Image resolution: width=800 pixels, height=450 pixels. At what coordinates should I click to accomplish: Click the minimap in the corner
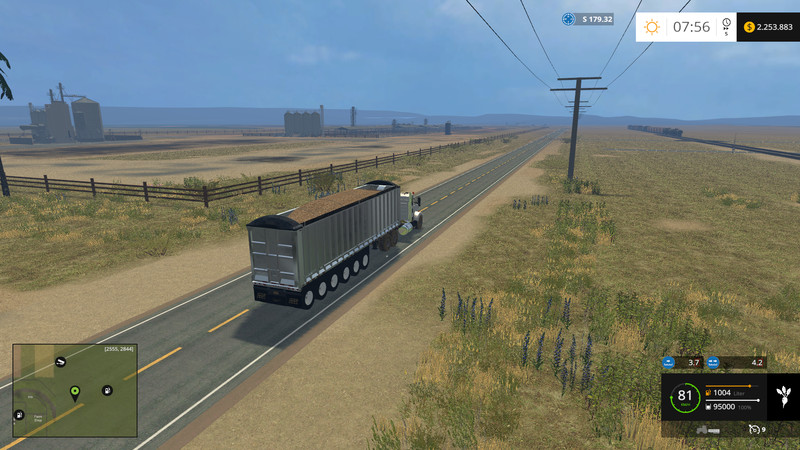74,390
